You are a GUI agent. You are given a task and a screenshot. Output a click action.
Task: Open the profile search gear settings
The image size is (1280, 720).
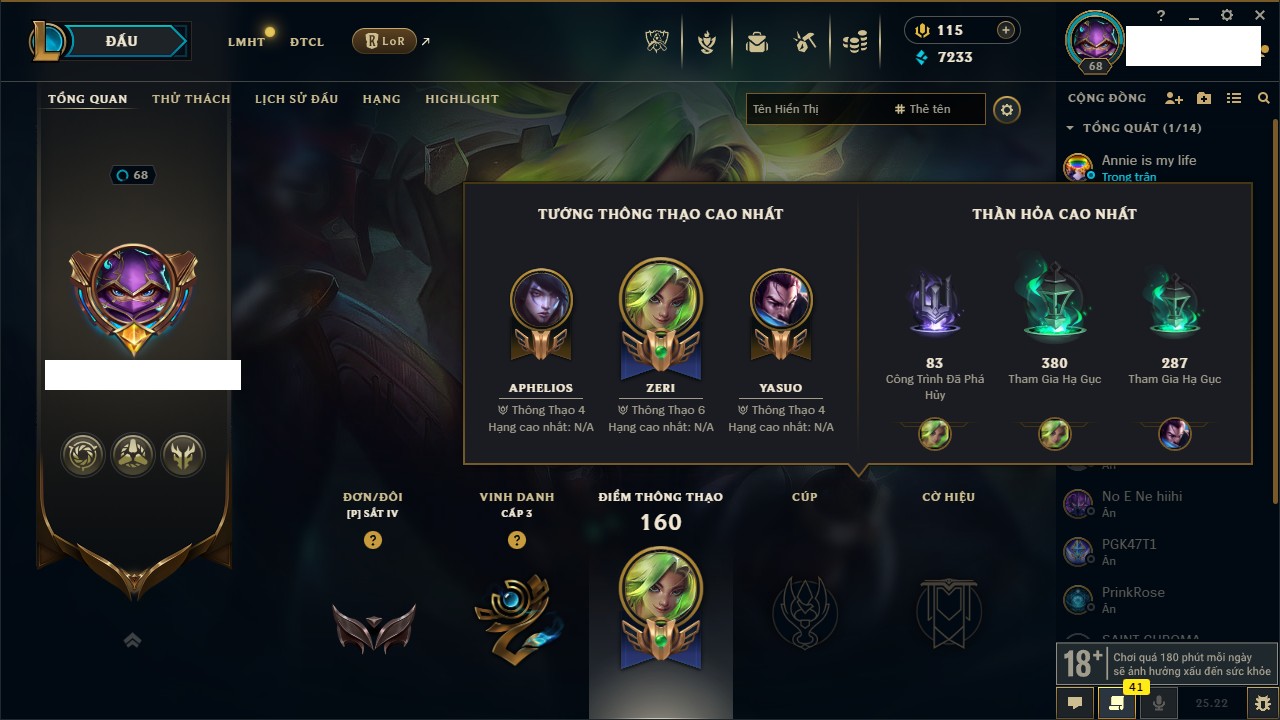pos(1007,109)
